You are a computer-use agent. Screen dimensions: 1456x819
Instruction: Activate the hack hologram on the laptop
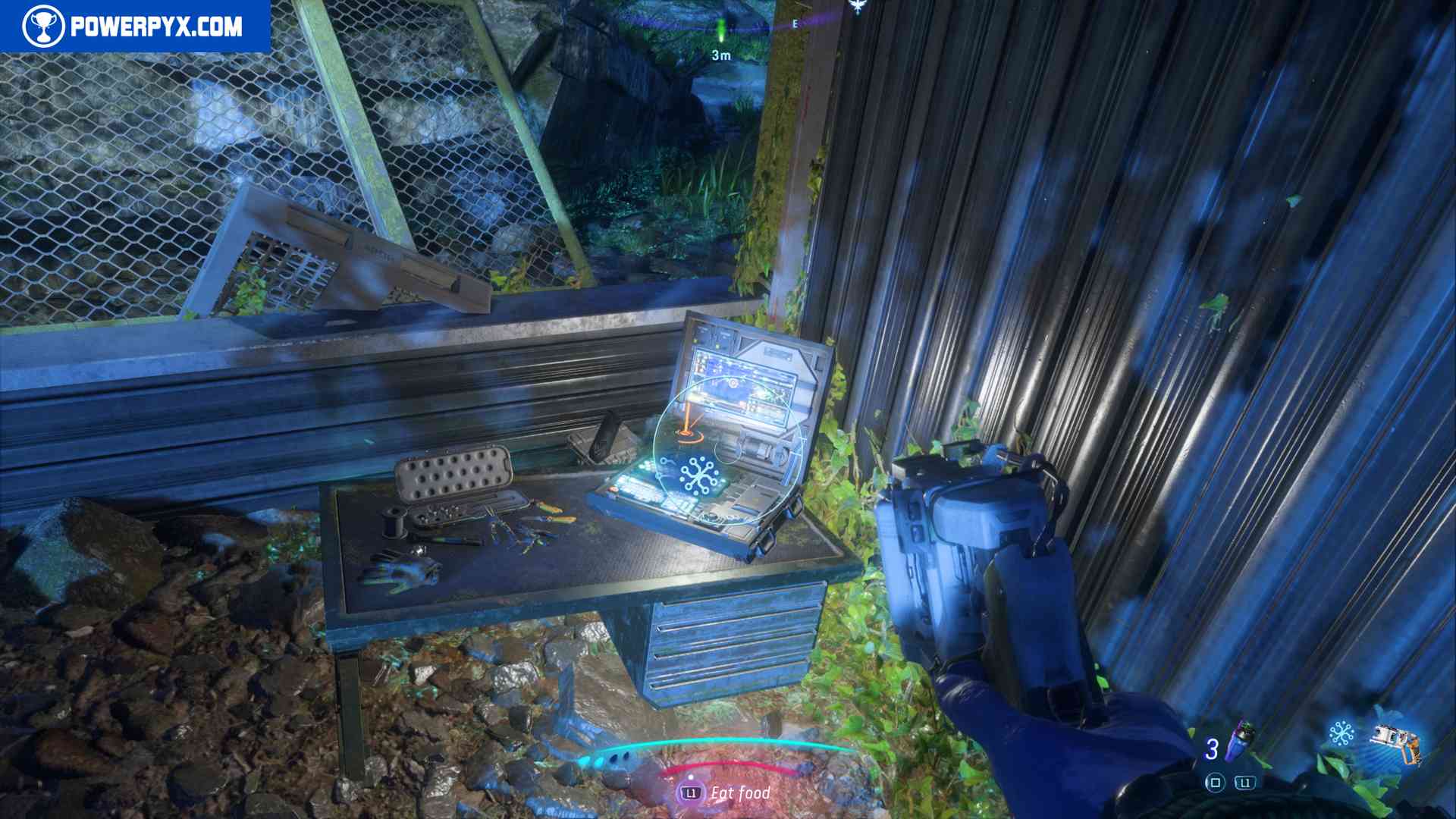coord(699,475)
